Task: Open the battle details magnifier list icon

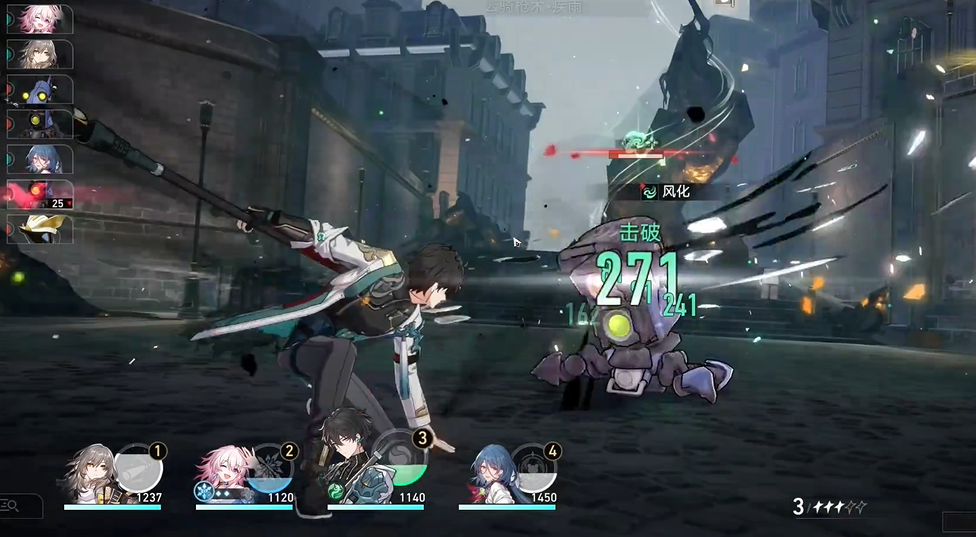Action: (11, 505)
